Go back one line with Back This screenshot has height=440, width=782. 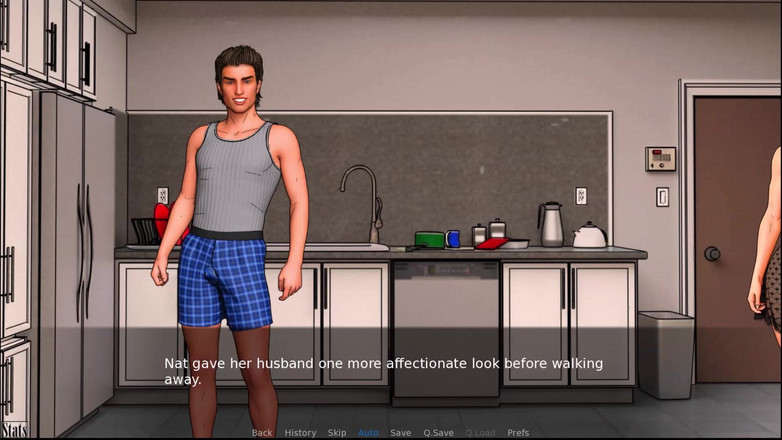pyautogui.click(x=262, y=433)
